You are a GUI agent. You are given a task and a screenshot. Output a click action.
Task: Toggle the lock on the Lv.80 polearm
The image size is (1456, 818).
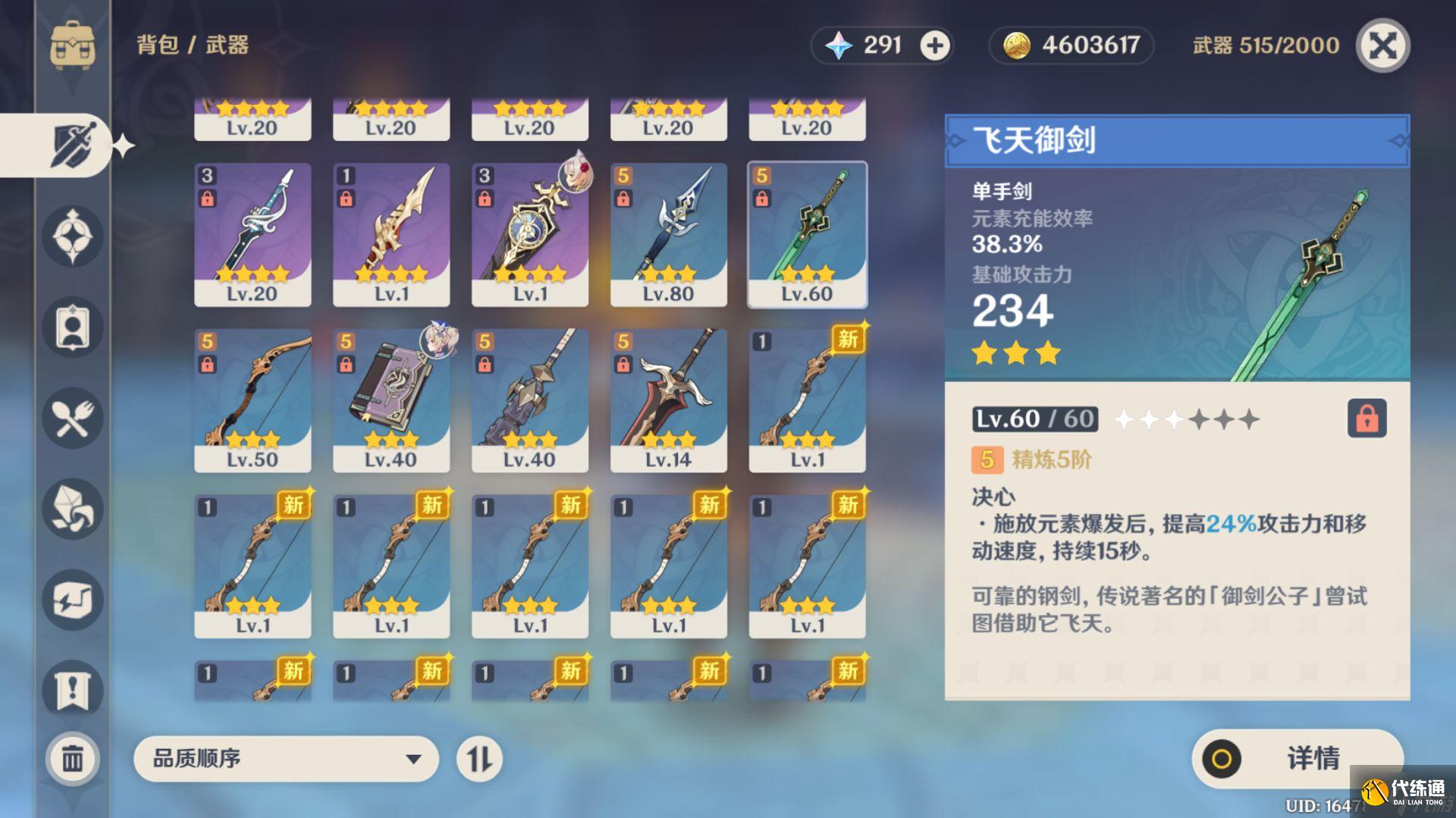tap(623, 198)
